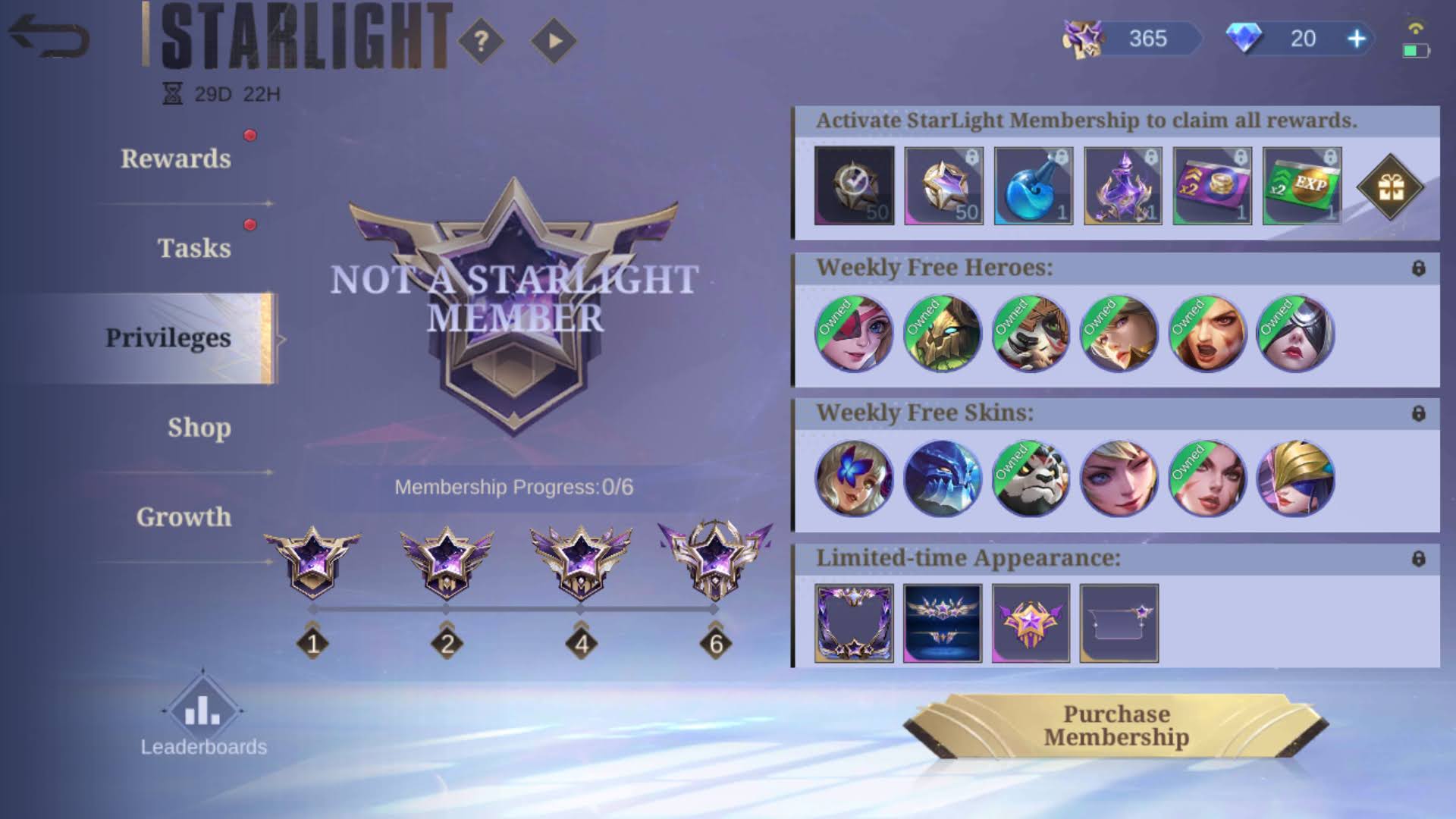
Task: Click the back arrow to exit Starlight
Action: 49,35
